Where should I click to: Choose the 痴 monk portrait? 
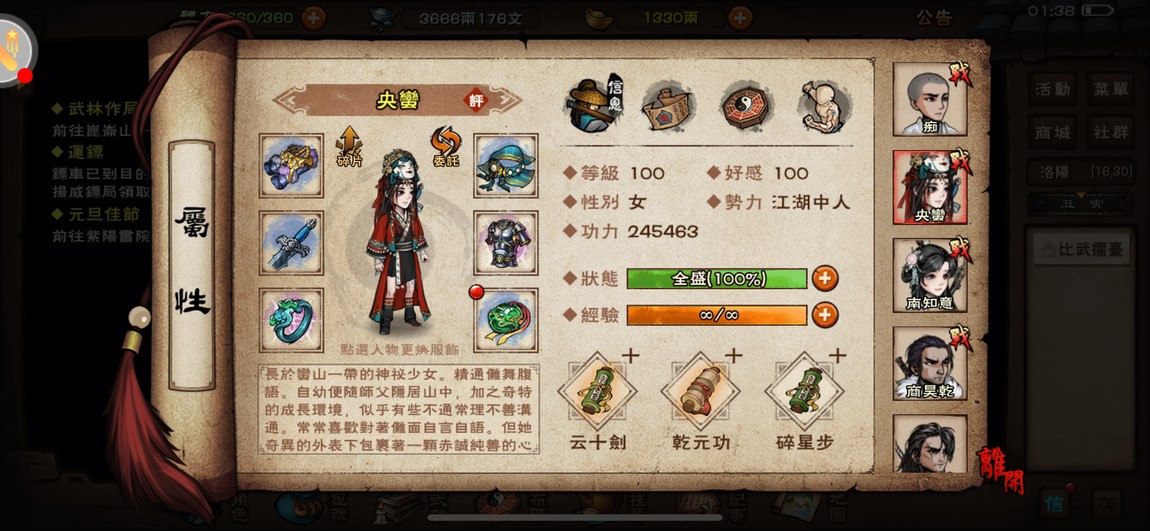(x=930, y=99)
